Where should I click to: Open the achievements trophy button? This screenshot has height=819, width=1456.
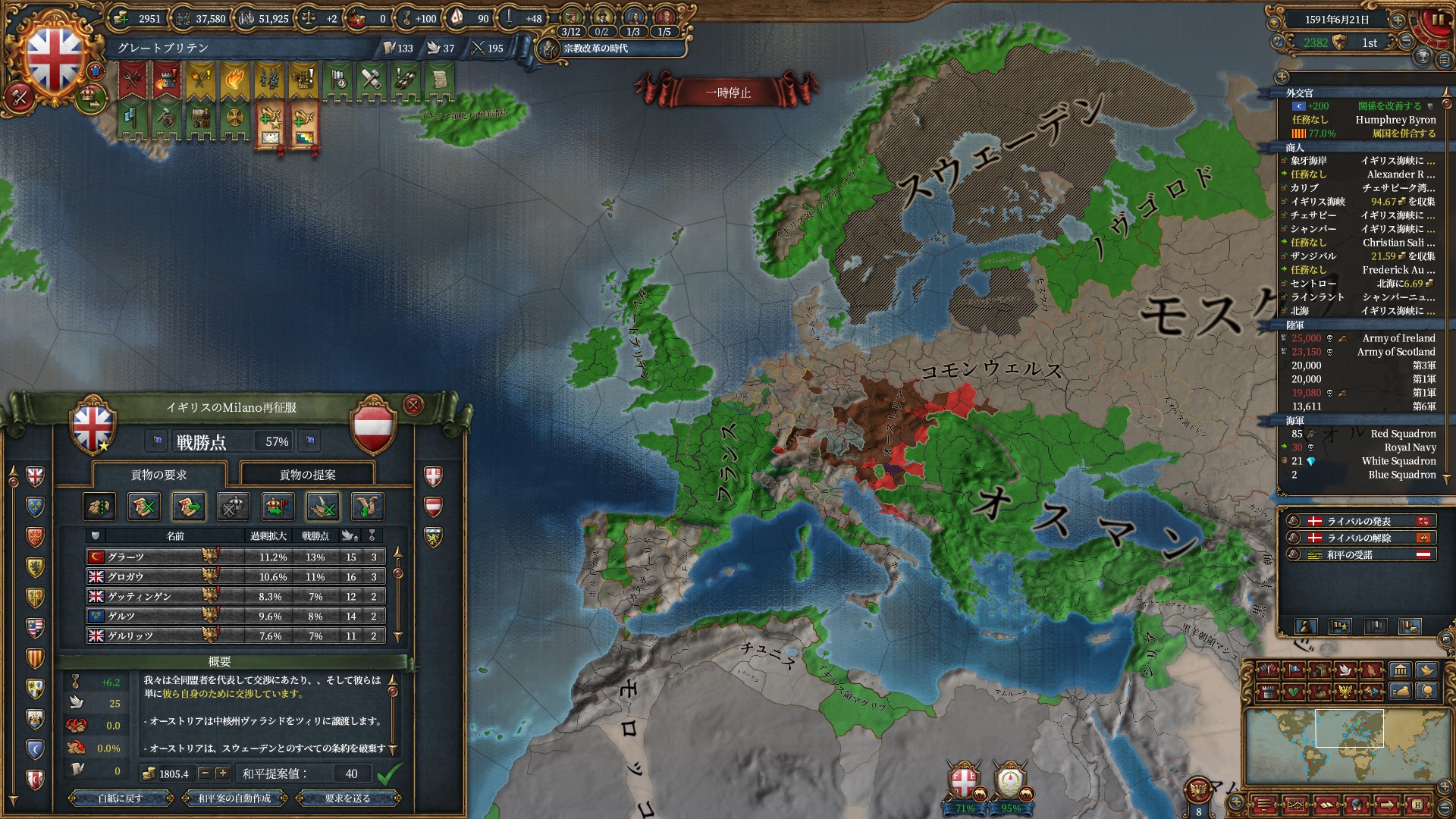tap(1423, 57)
